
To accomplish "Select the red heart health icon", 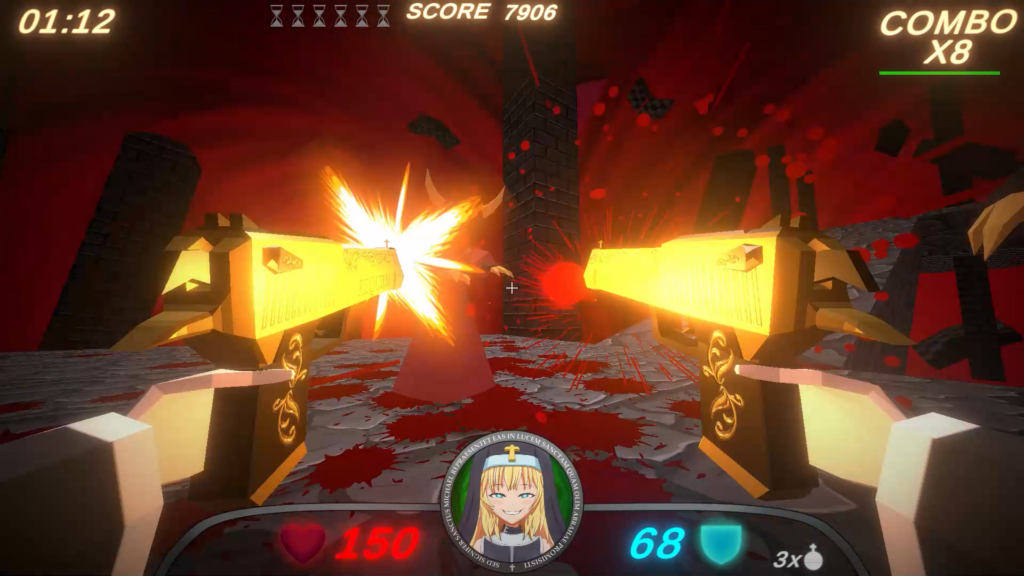I will 302,543.
